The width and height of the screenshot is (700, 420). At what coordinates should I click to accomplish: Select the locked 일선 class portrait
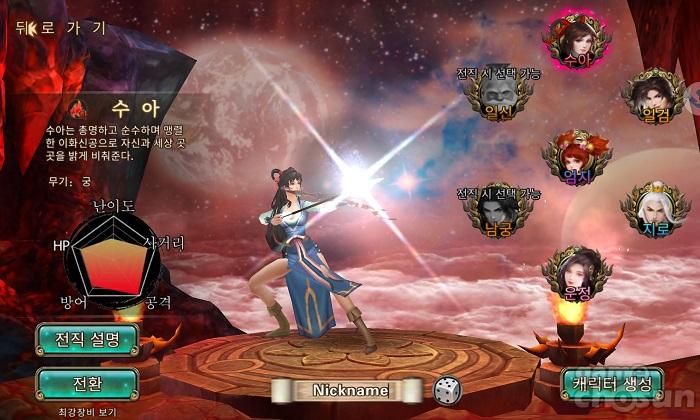tap(497, 95)
